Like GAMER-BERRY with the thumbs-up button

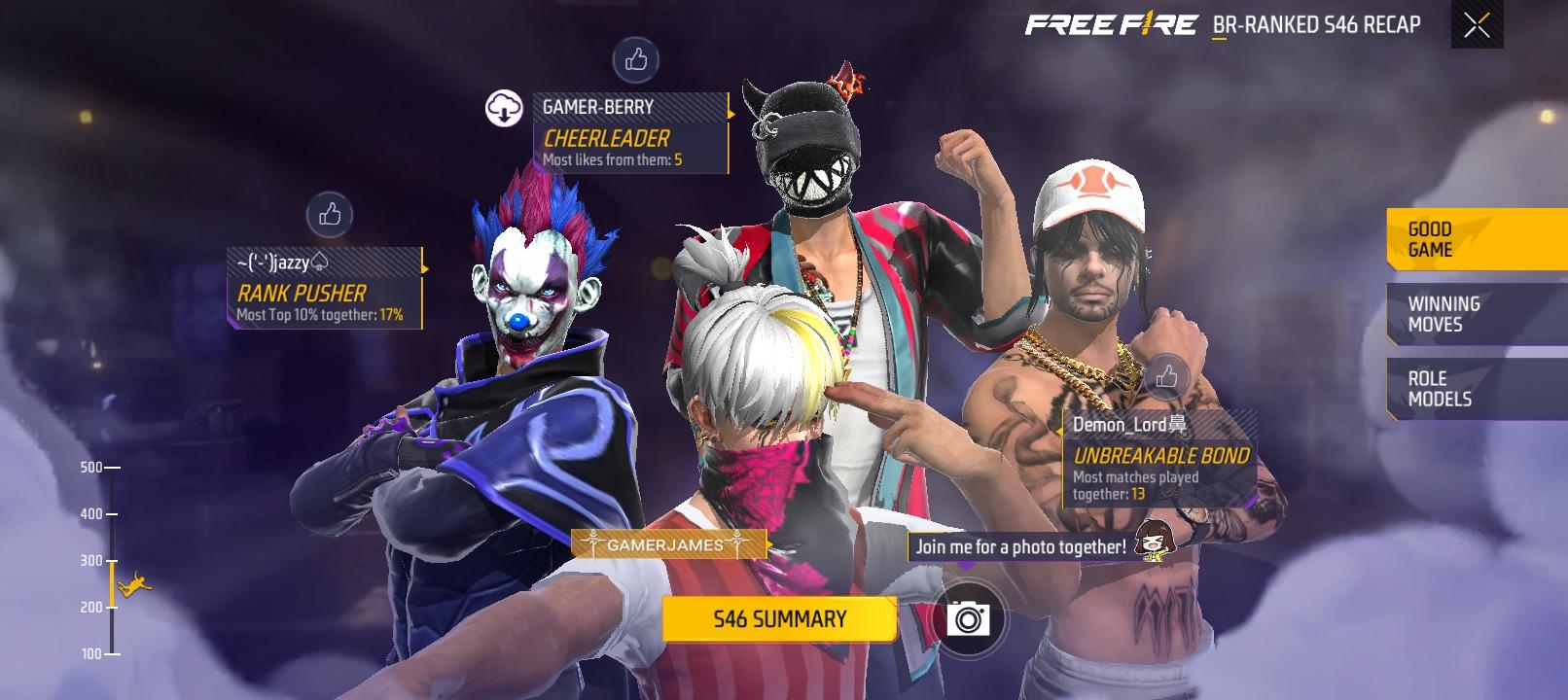636,60
